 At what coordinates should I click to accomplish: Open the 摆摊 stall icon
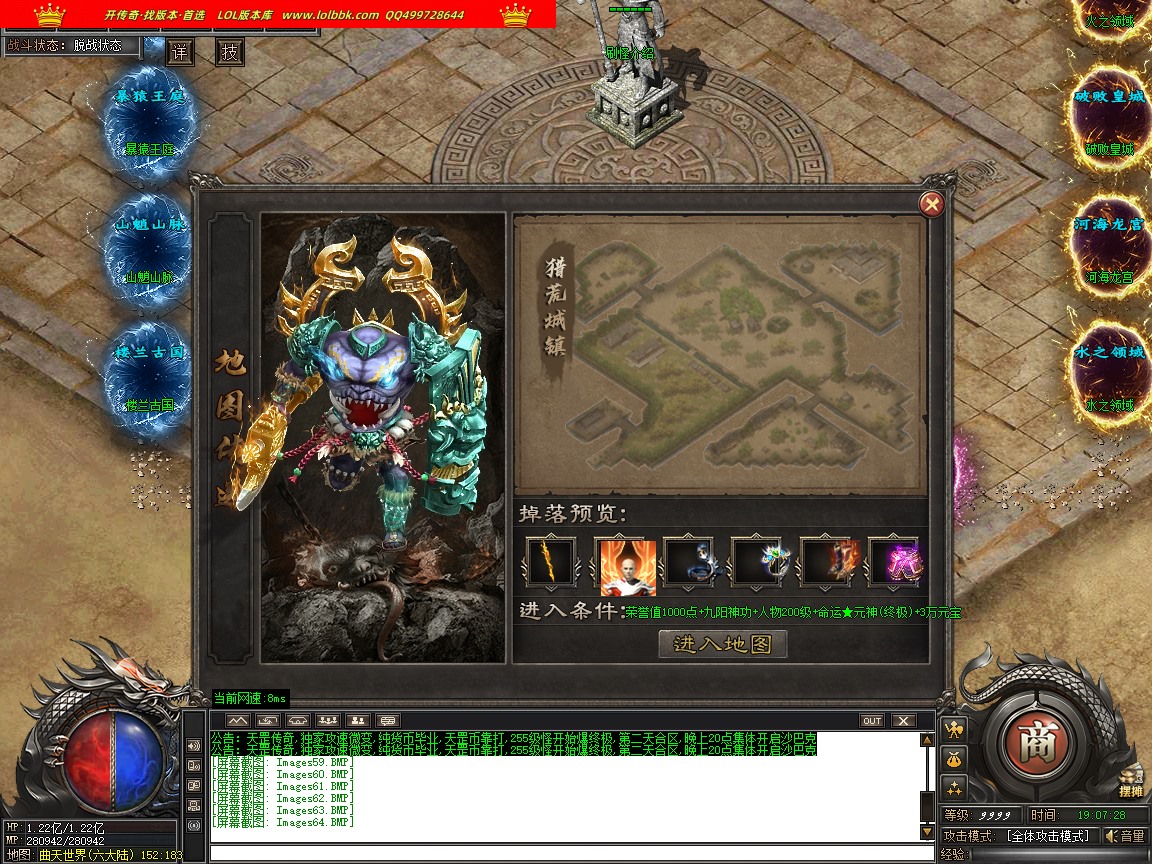point(1130,782)
